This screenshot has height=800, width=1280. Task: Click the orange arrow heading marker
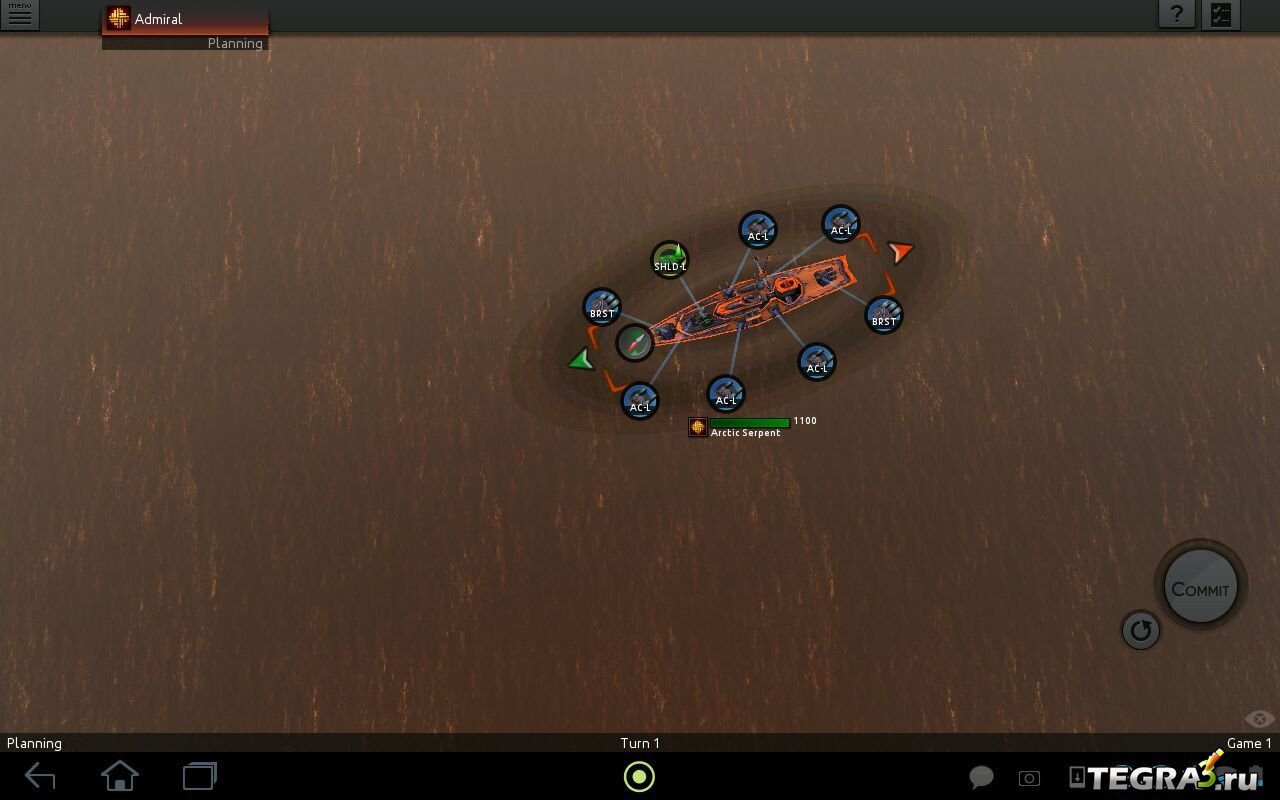pyautogui.click(x=901, y=251)
